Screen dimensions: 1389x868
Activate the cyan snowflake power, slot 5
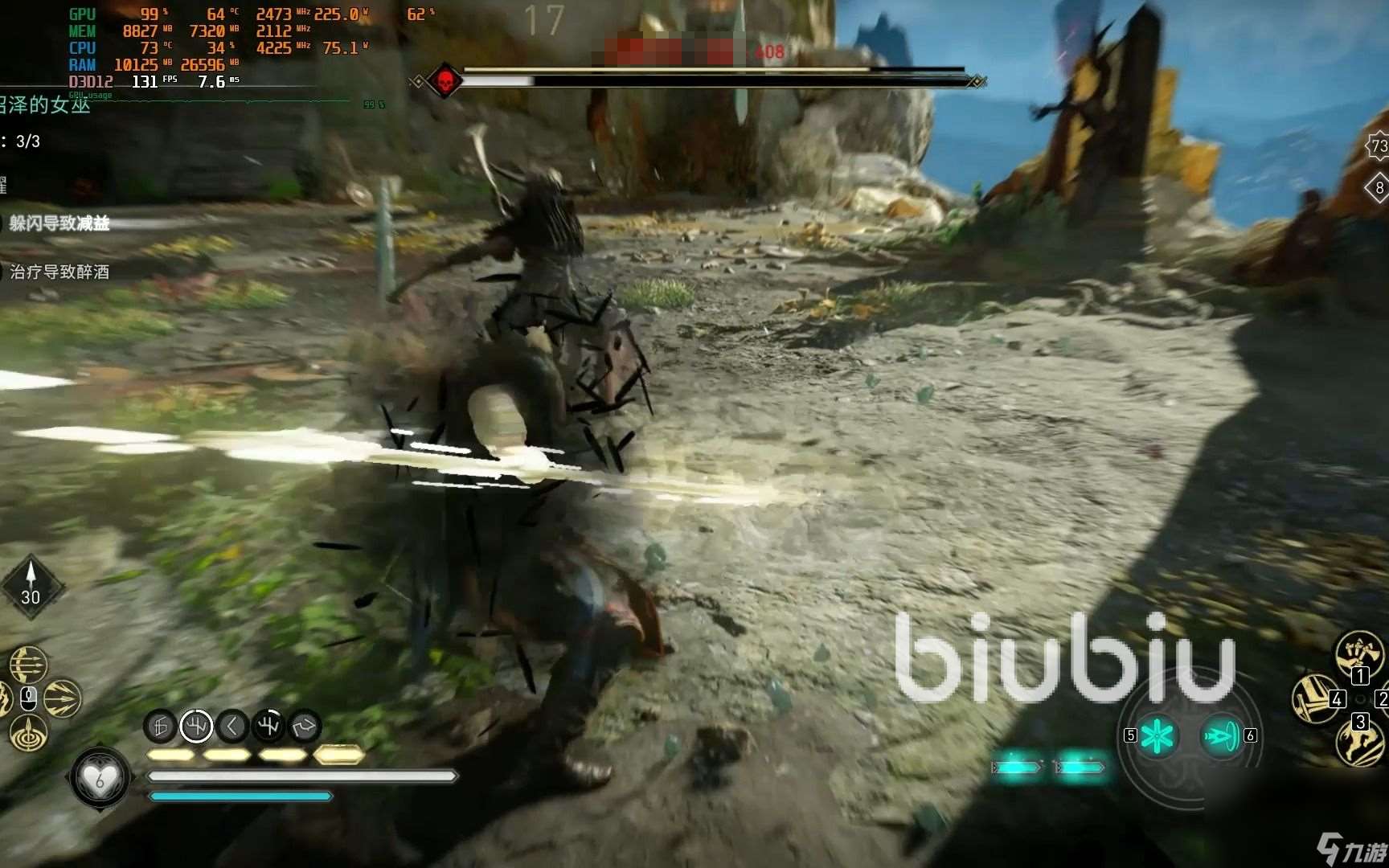pos(1157,735)
